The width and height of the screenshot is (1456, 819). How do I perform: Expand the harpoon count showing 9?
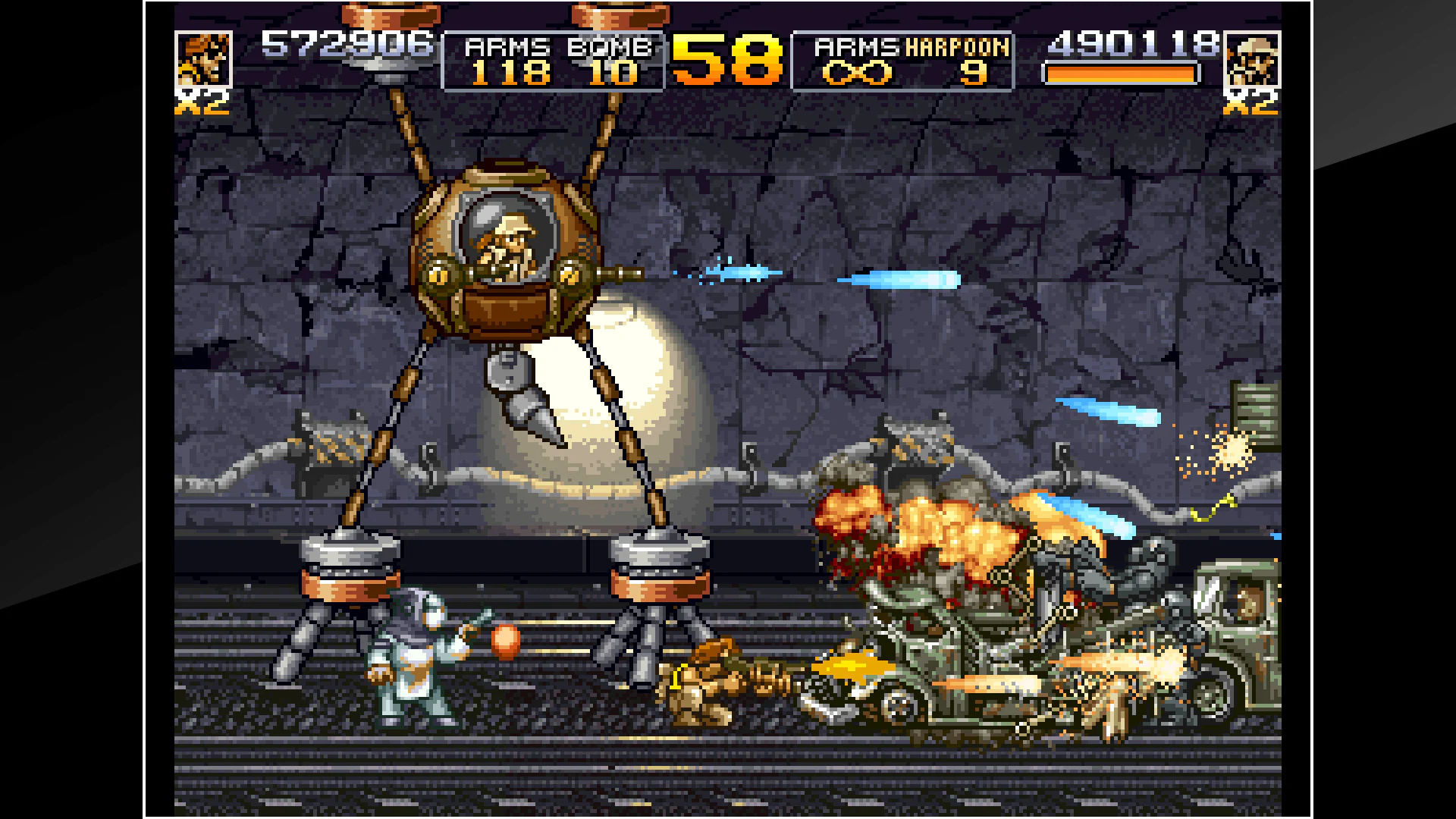(x=974, y=72)
